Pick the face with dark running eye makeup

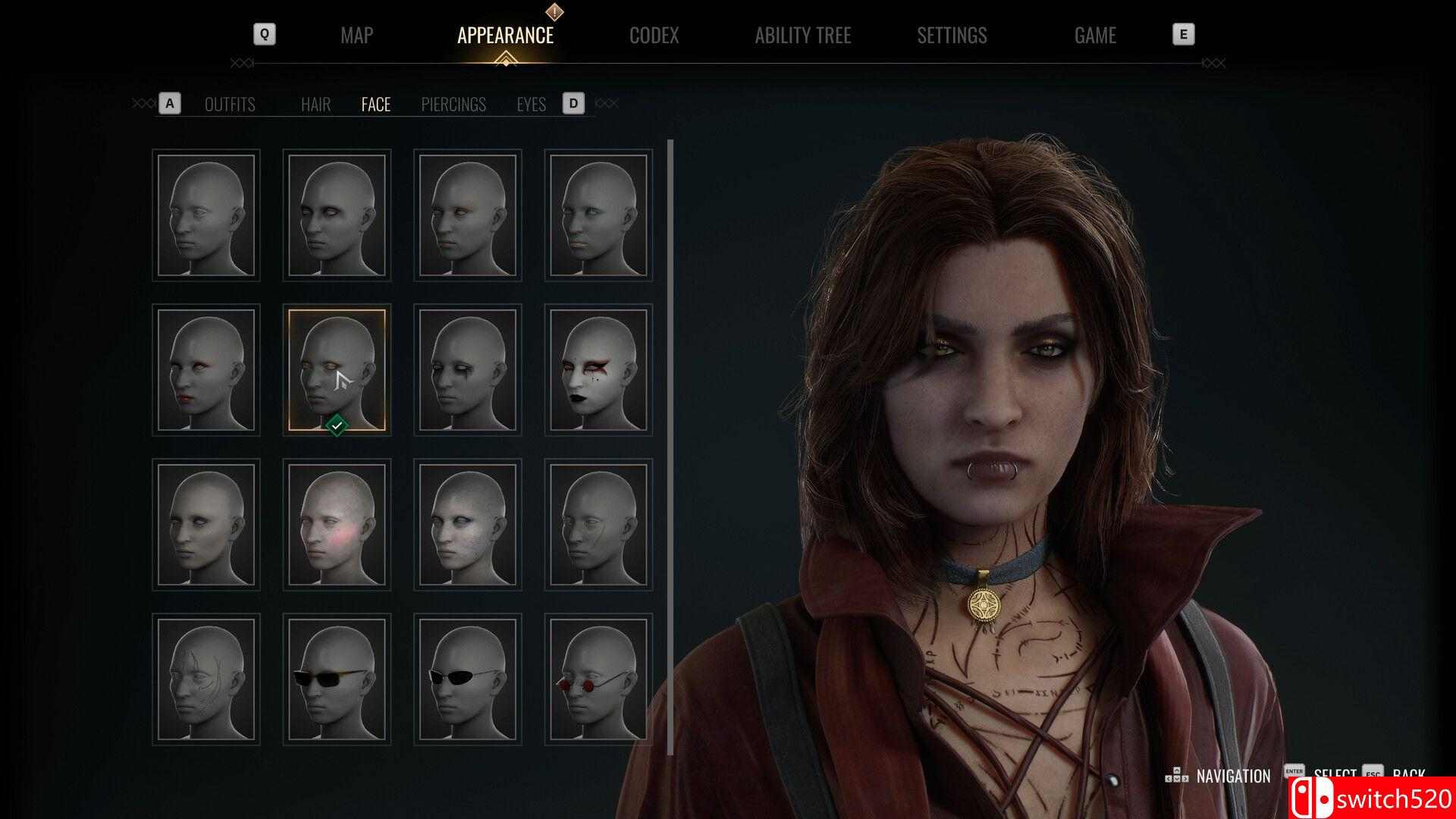coord(468,370)
